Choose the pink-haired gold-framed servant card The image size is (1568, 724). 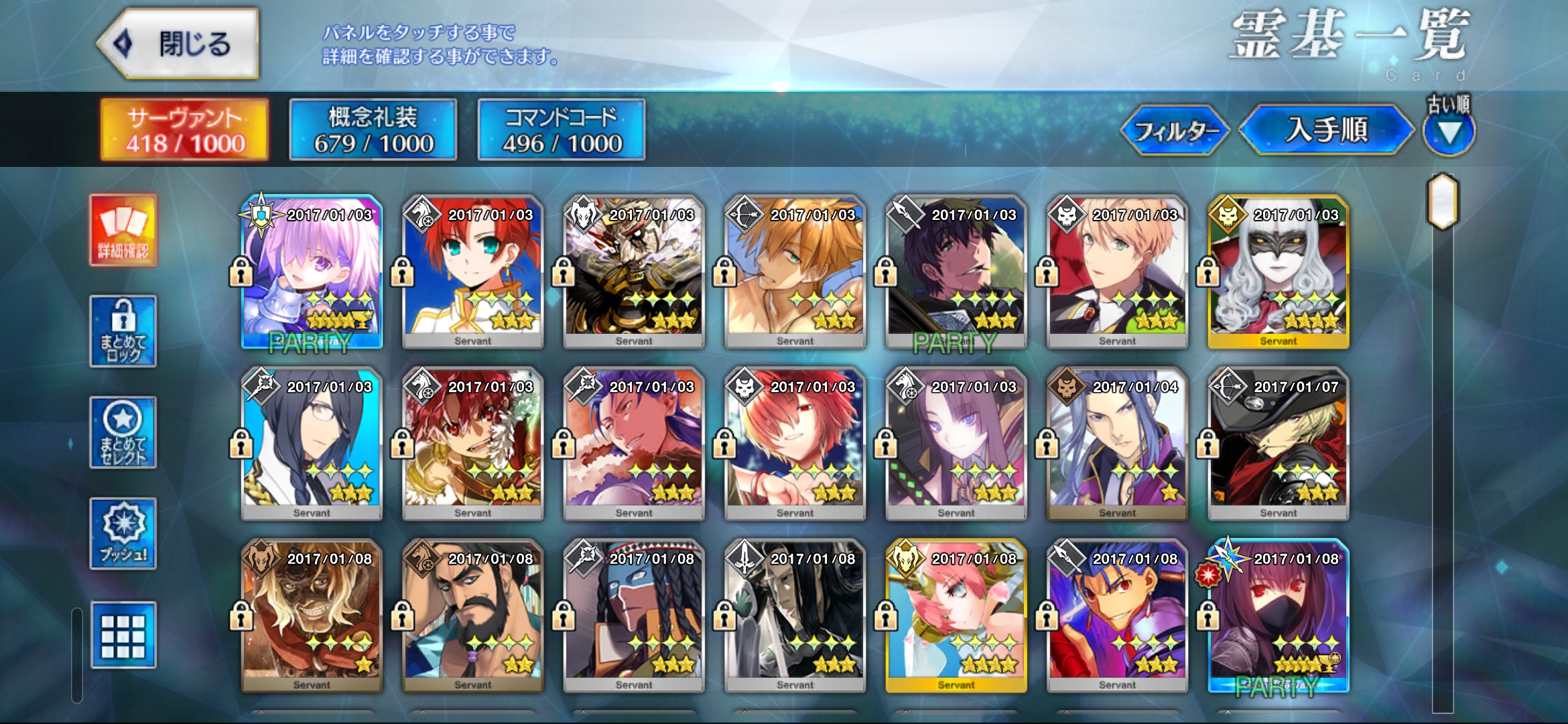pyautogui.click(x=956, y=615)
